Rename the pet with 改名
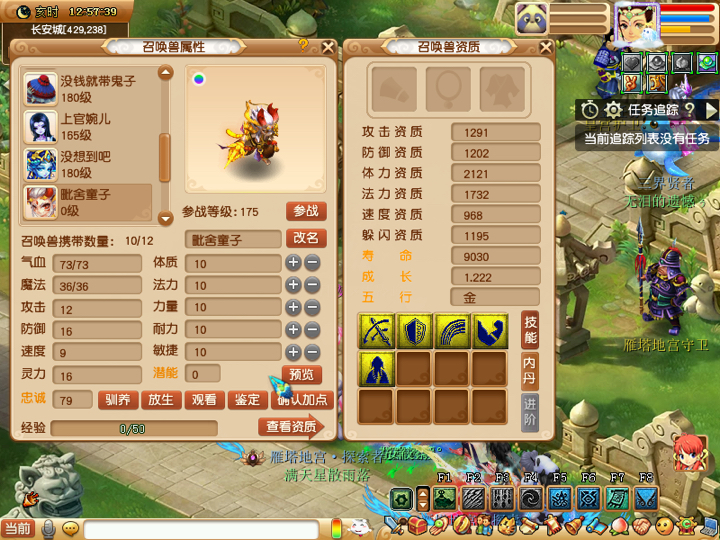 tap(306, 238)
